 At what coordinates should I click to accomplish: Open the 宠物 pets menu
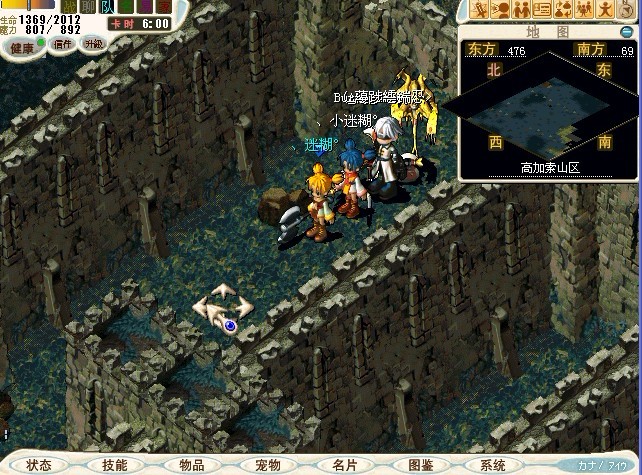[268, 465]
